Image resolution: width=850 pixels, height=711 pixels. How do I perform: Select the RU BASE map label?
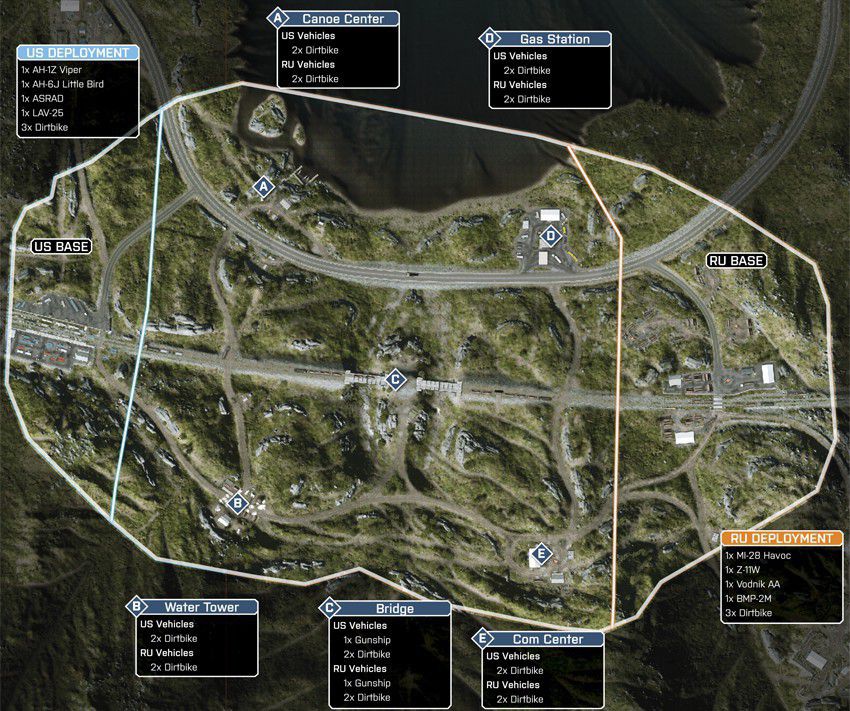(x=736, y=261)
